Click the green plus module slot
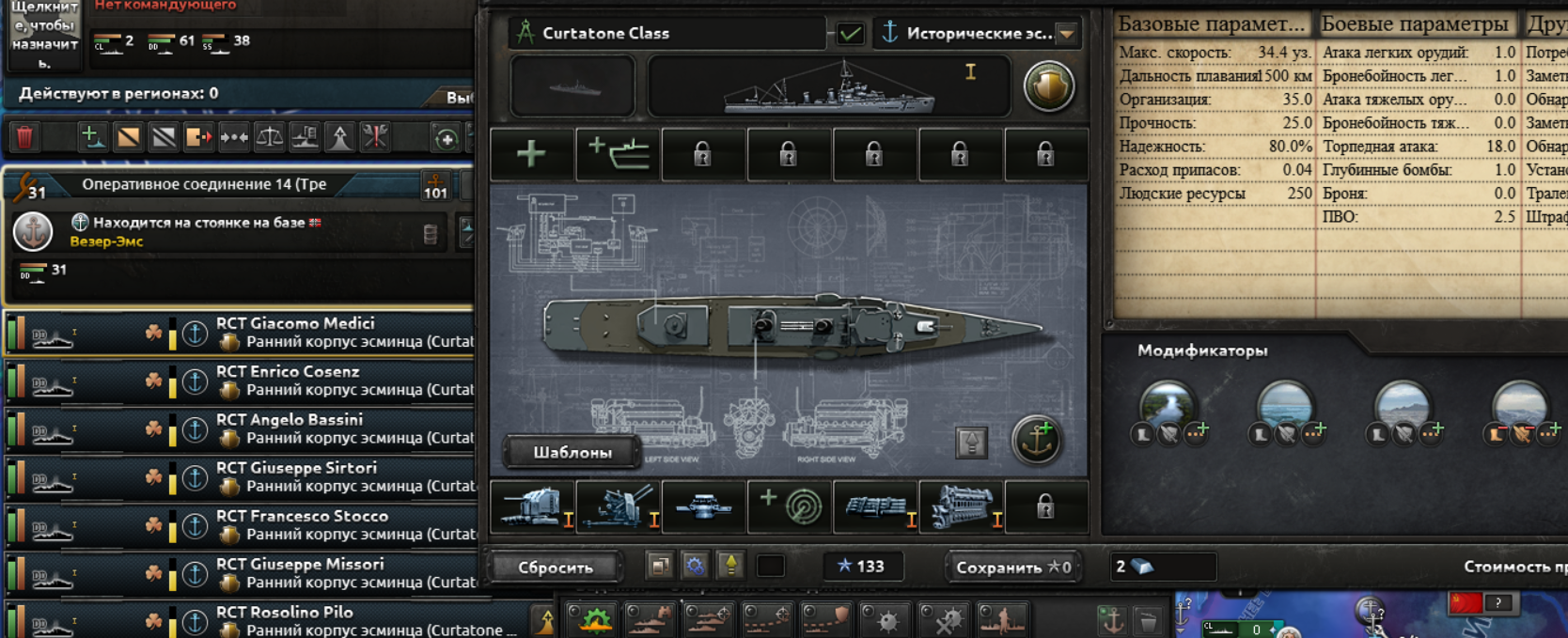1568x638 pixels. point(531,153)
